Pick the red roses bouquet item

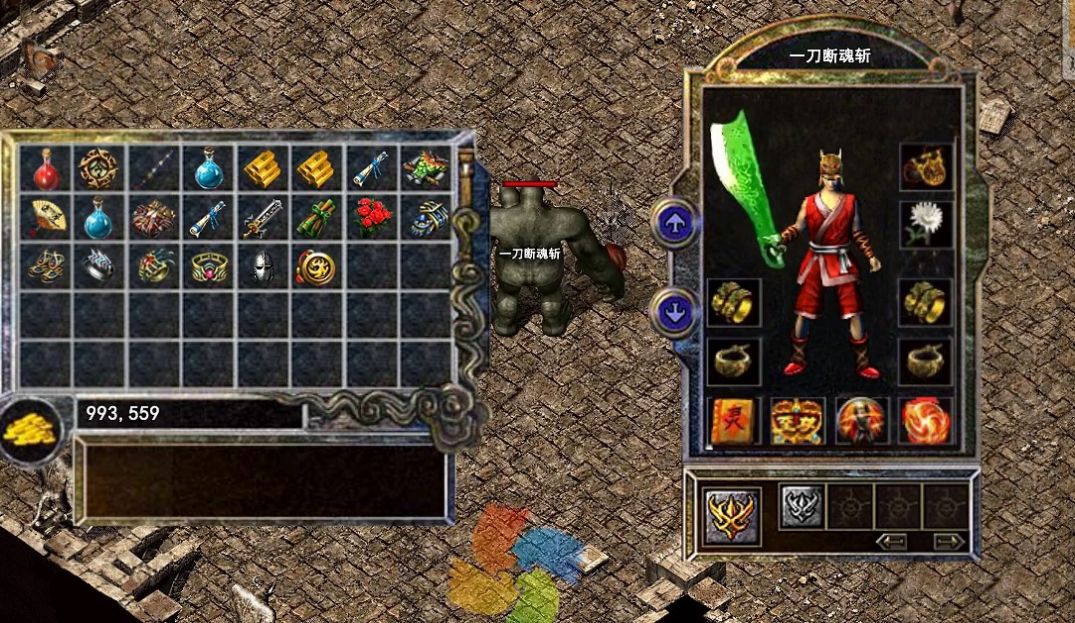(x=370, y=217)
